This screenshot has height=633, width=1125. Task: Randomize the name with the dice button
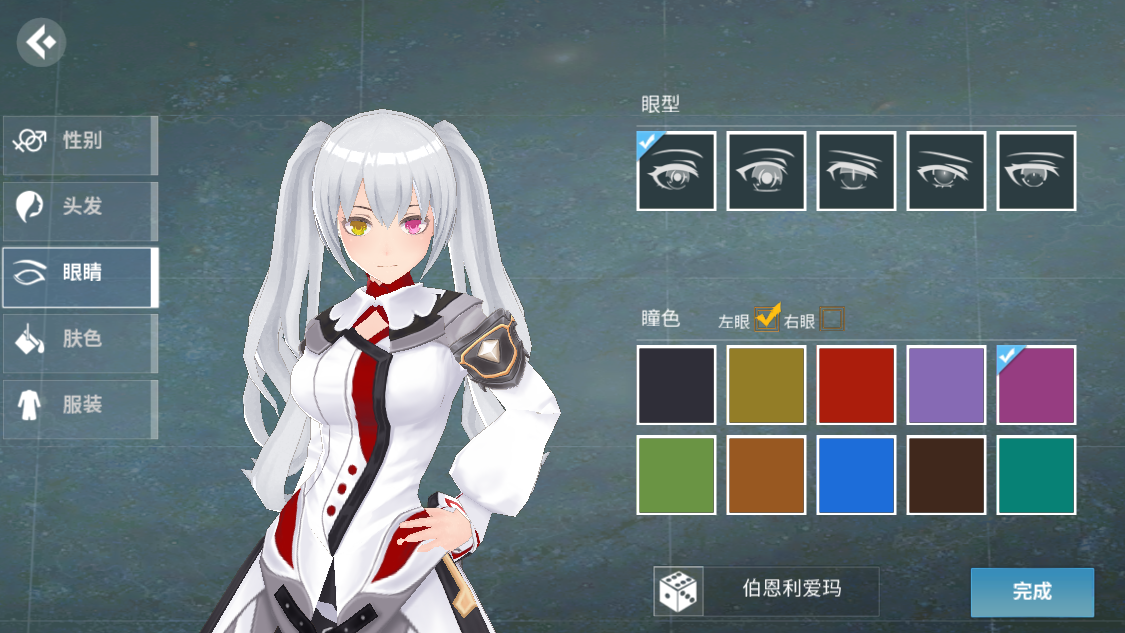[x=678, y=592]
